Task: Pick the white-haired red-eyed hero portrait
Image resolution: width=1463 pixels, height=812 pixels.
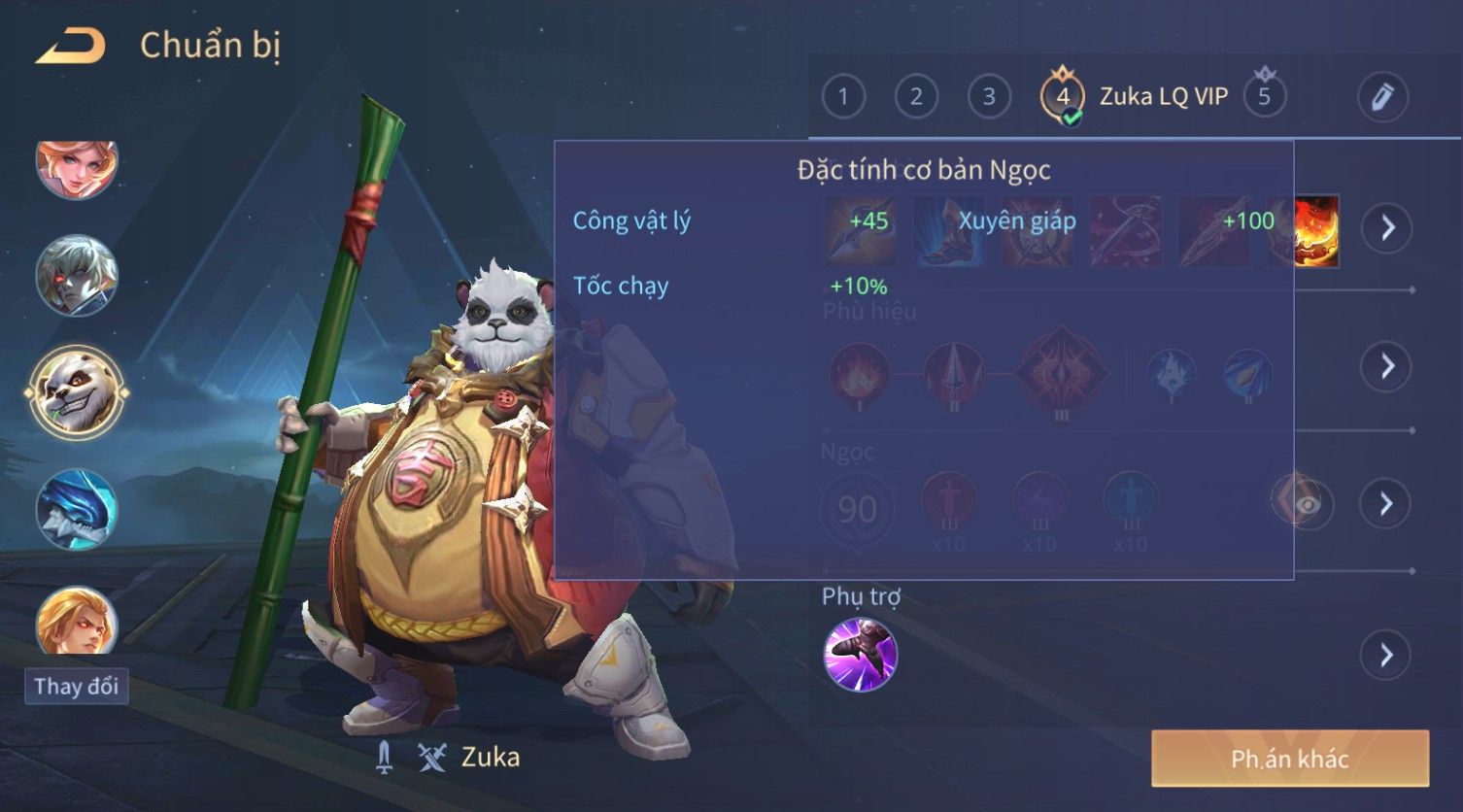Action: point(76,276)
